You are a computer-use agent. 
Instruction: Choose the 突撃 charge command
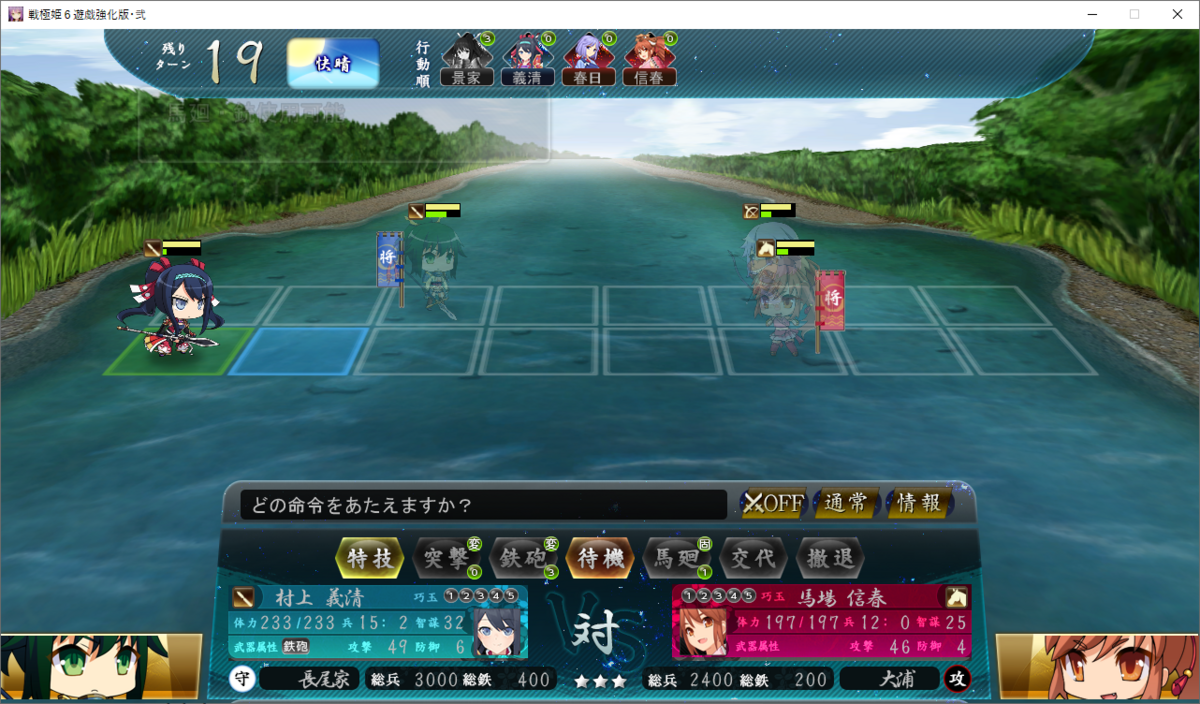(446, 558)
